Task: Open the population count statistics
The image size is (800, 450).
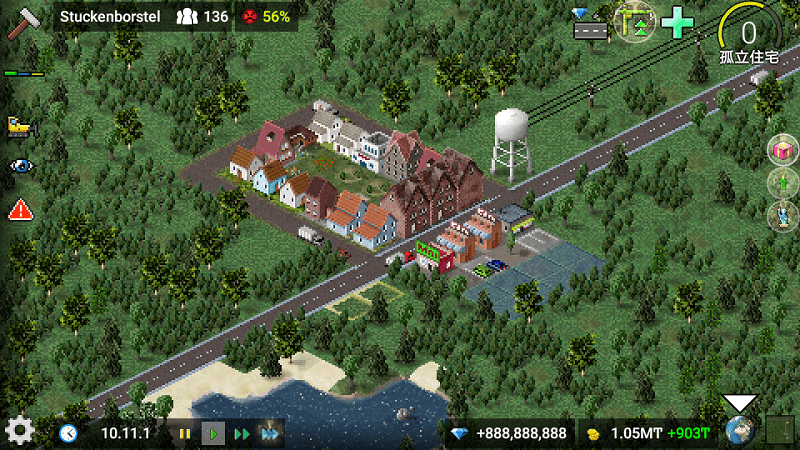Action: pyautogui.click(x=202, y=17)
